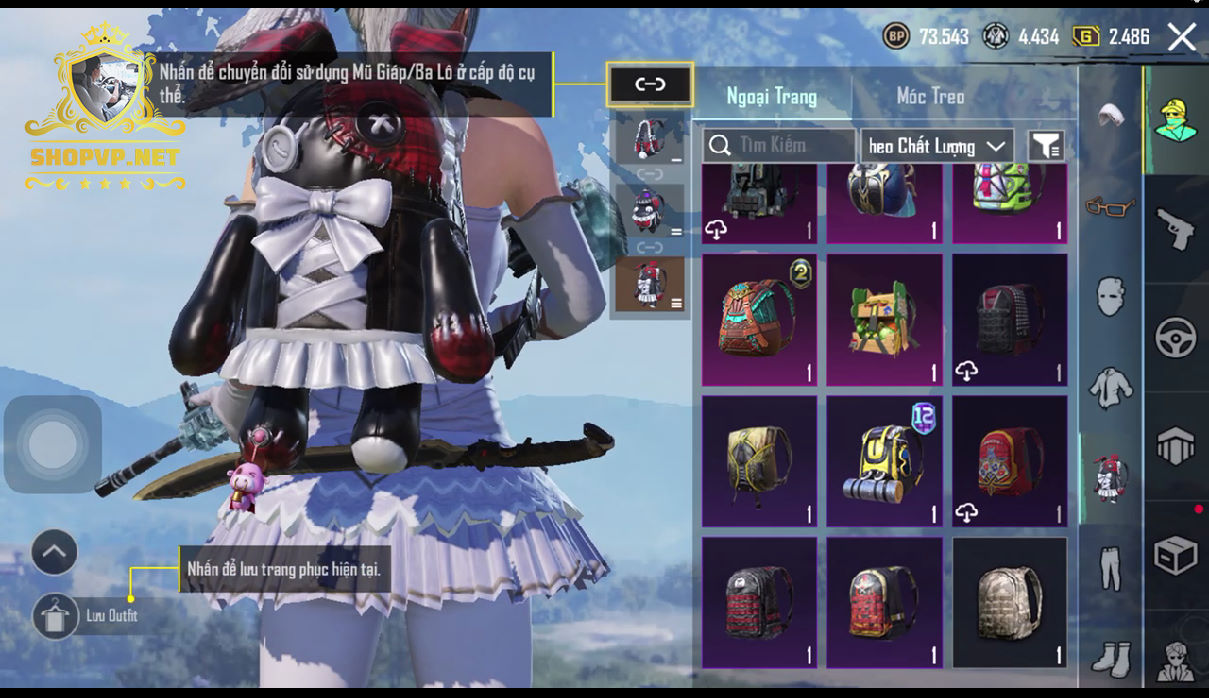Show the pants category

(1110, 568)
